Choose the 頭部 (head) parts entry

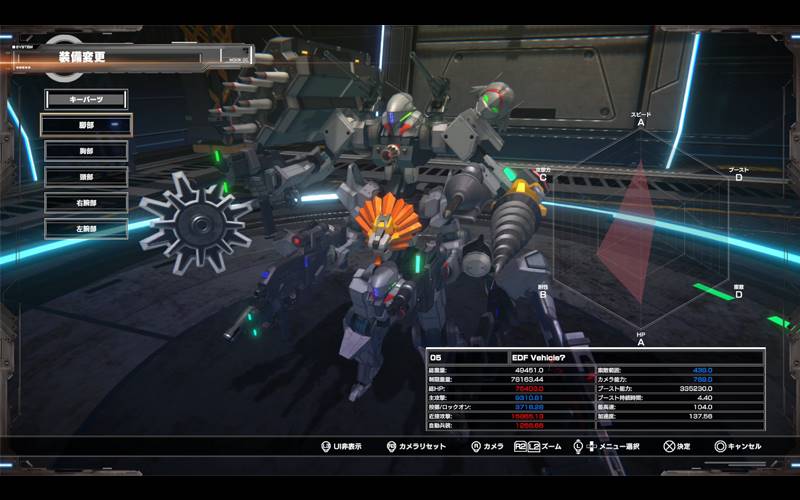point(86,177)
